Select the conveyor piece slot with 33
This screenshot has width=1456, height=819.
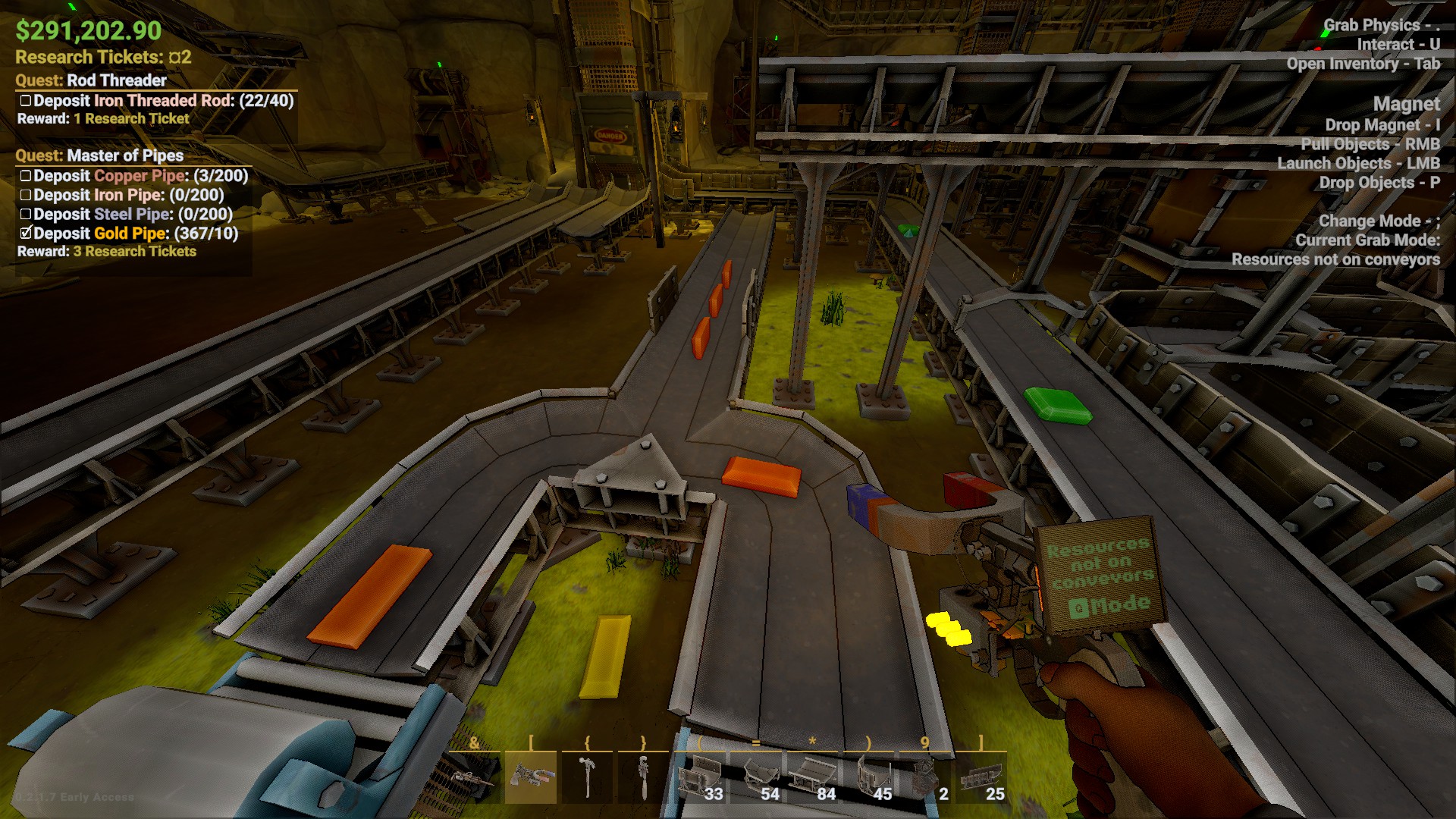click(700, 777)
